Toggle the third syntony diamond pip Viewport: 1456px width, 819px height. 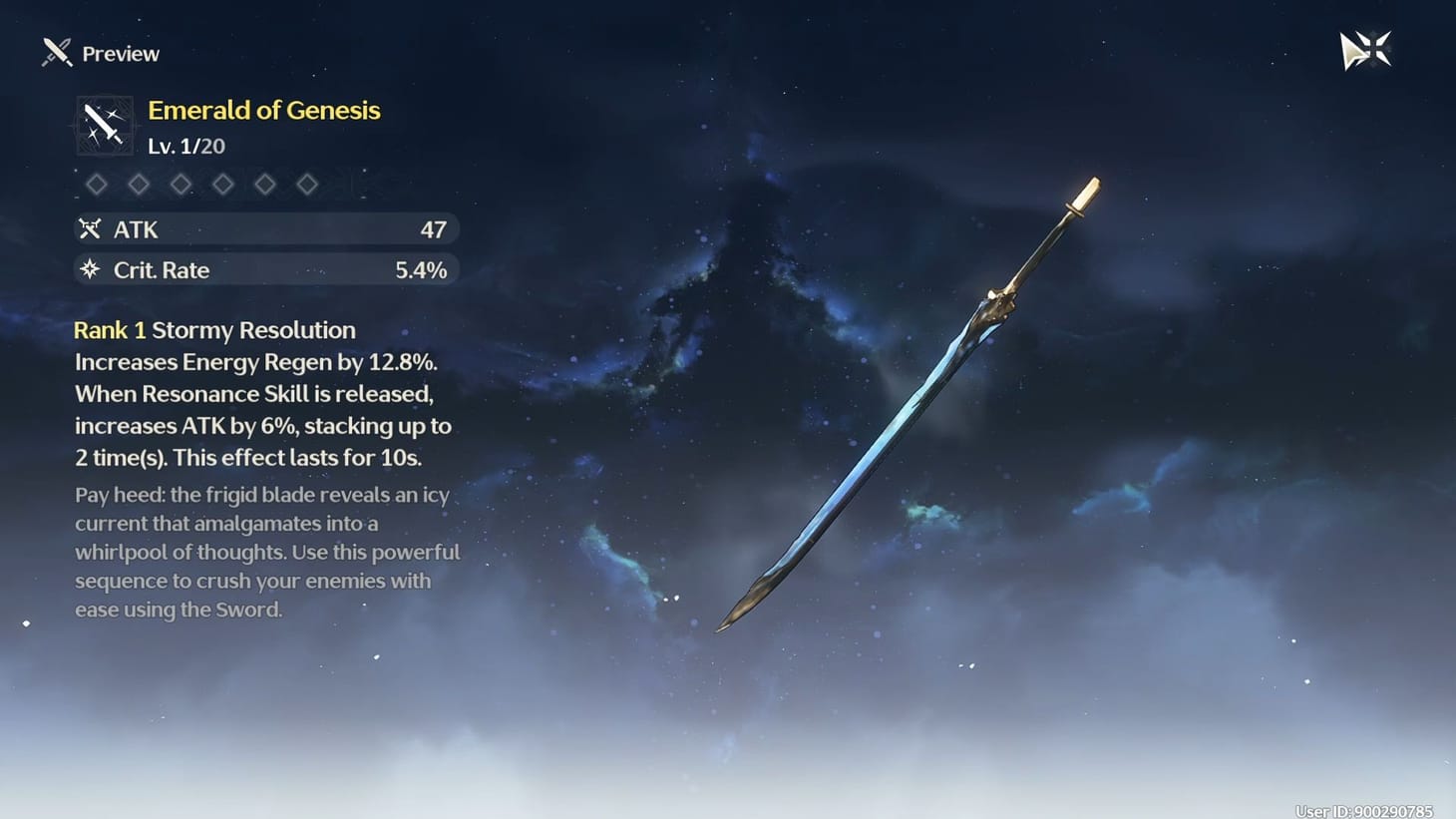181,184
